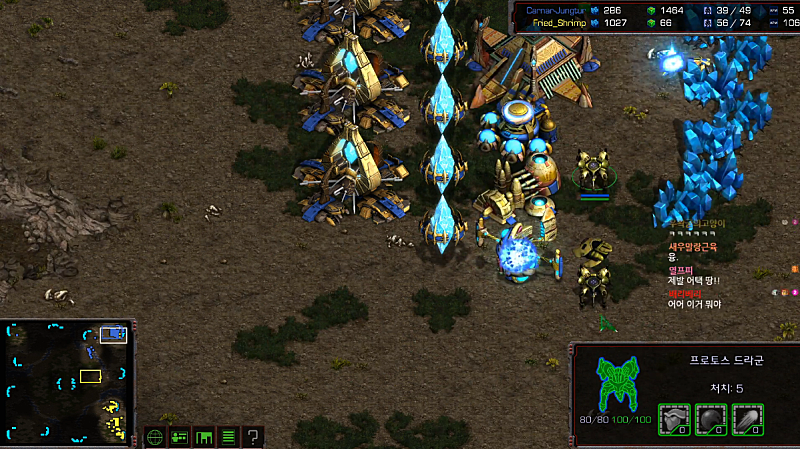Open the question mark help button
The image size is (800, 449).
click(253, 436)
